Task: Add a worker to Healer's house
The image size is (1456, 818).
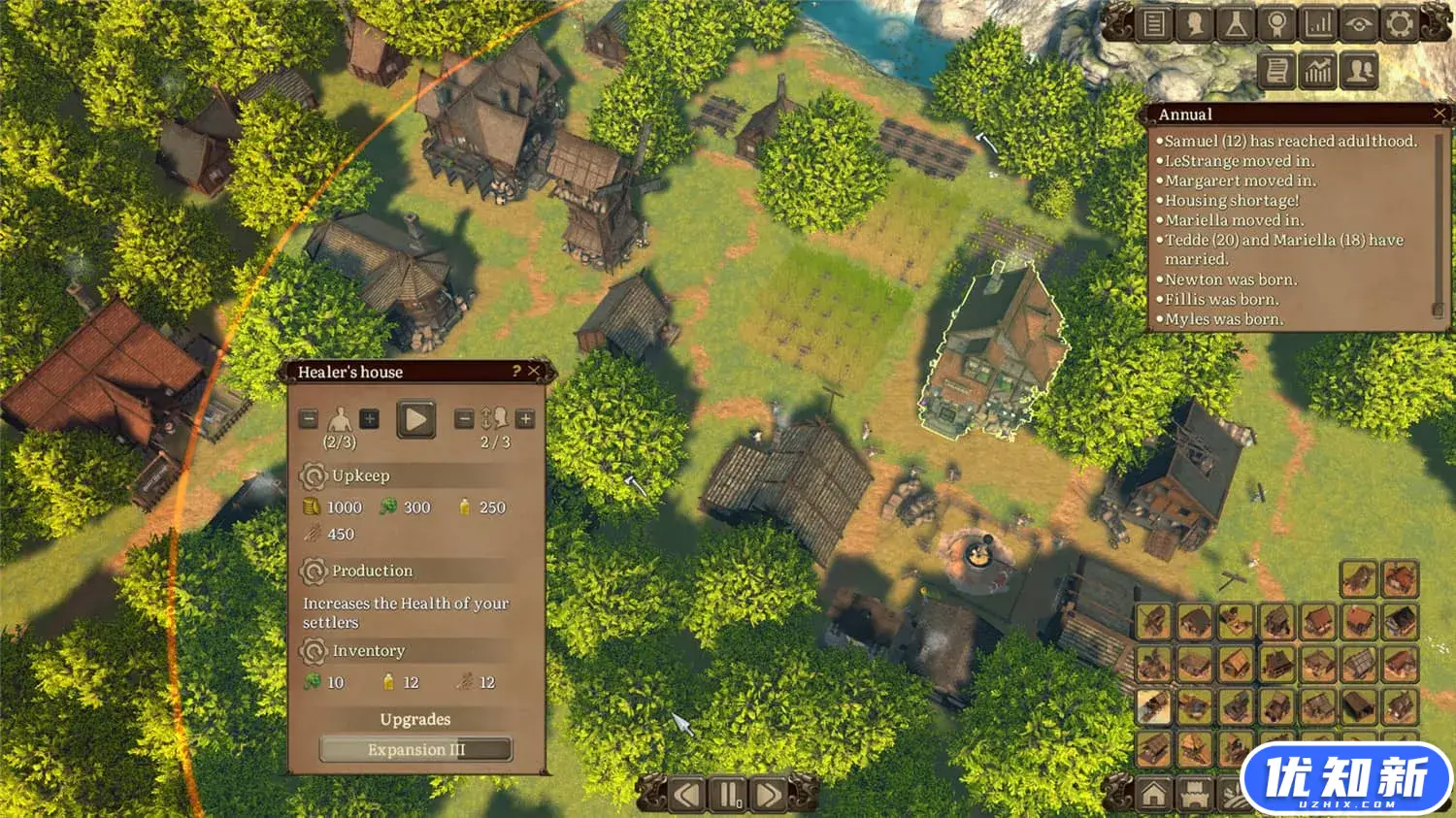Action: tap(370, 419)
